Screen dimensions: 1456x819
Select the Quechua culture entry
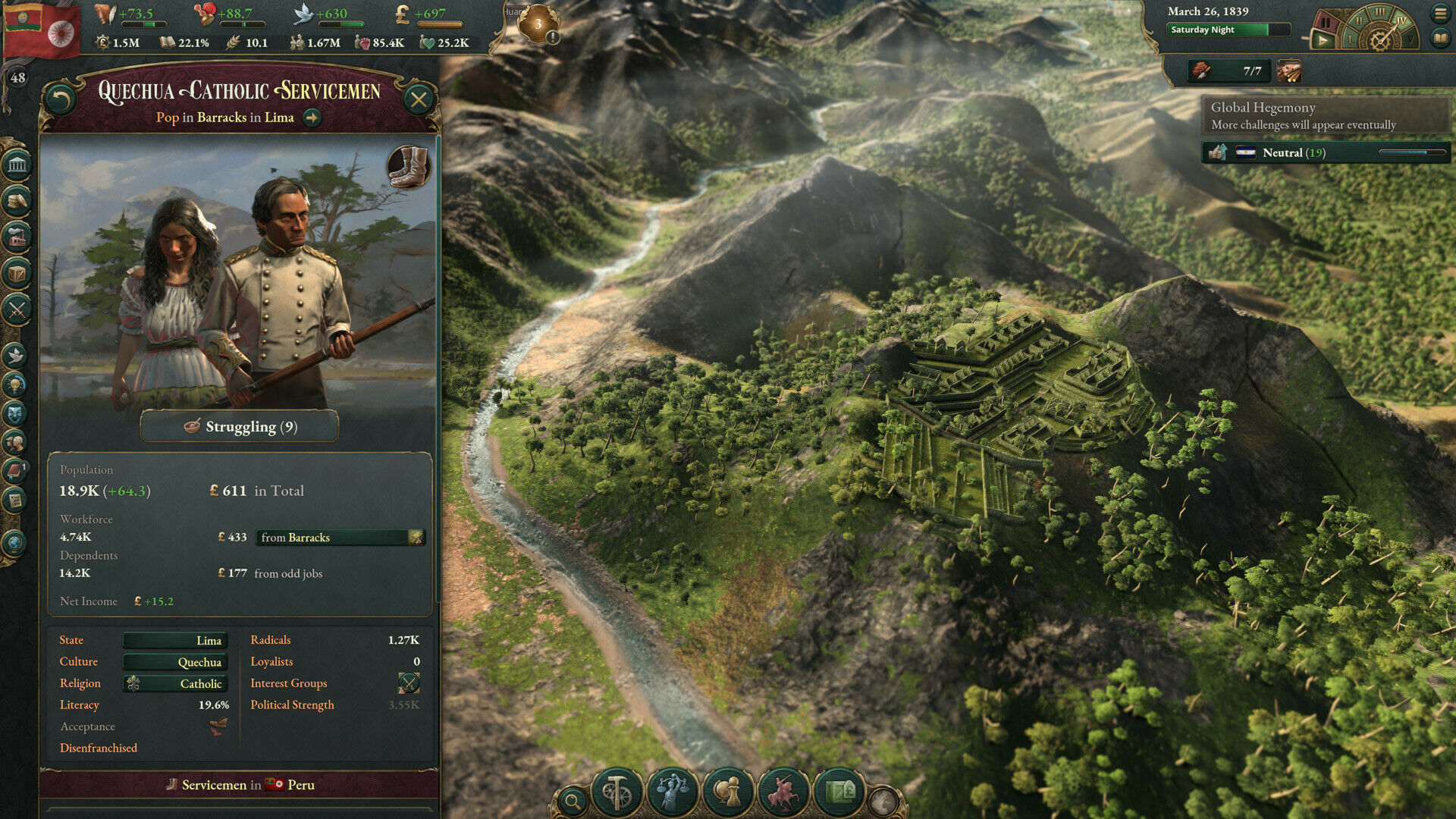tap(175, 662)
